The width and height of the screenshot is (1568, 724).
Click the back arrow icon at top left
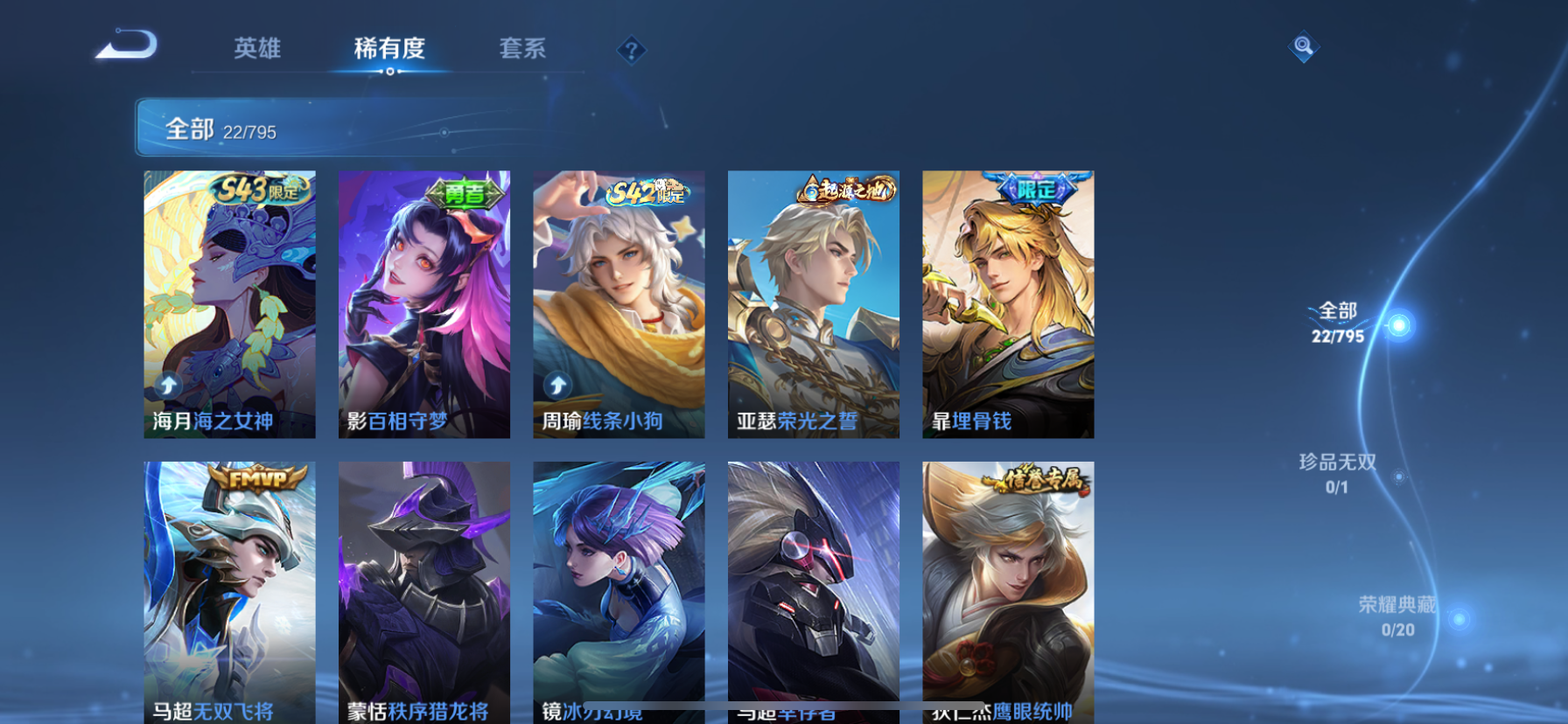(125, 43)
